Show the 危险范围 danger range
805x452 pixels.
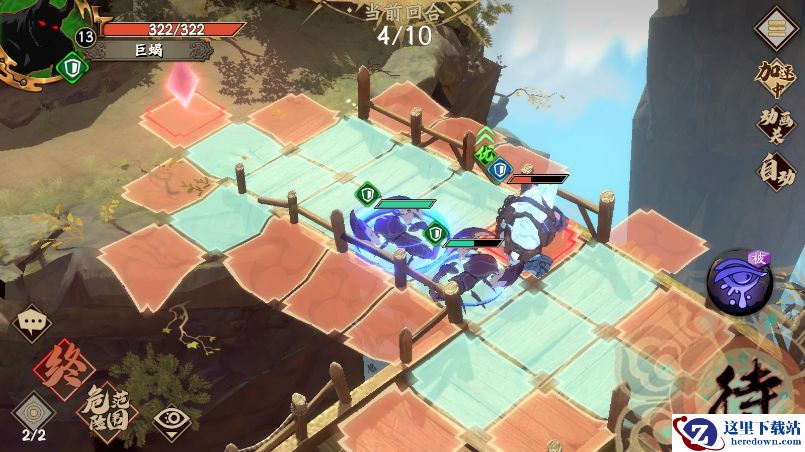[108, 407]
